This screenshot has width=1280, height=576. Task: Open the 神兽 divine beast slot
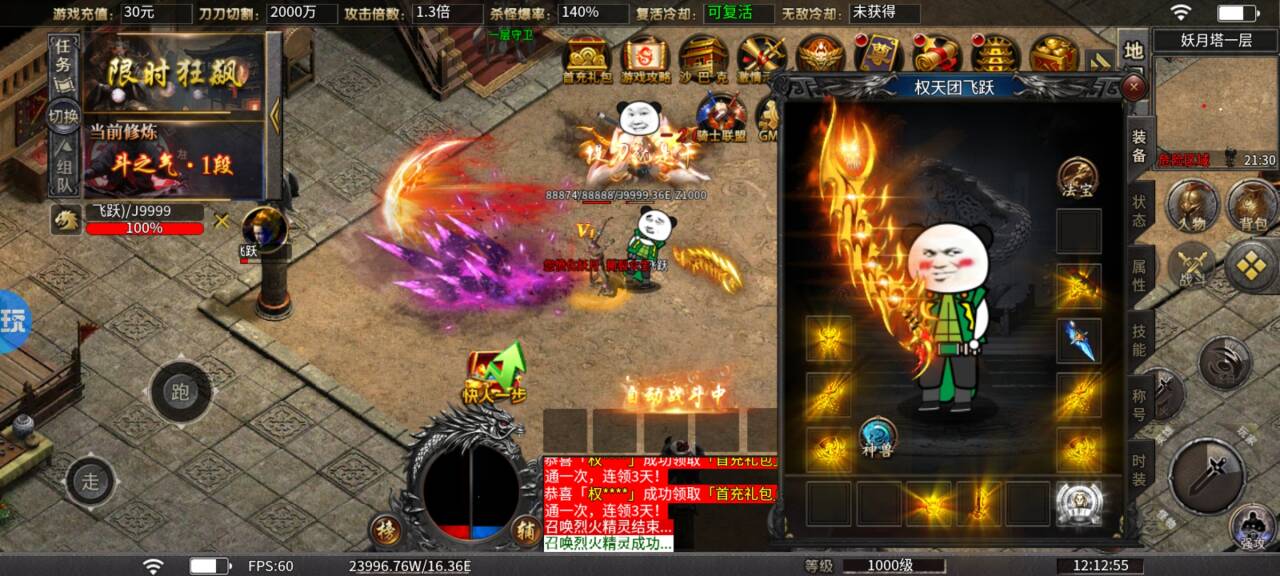pyautogui.click(x=877, y=437)
